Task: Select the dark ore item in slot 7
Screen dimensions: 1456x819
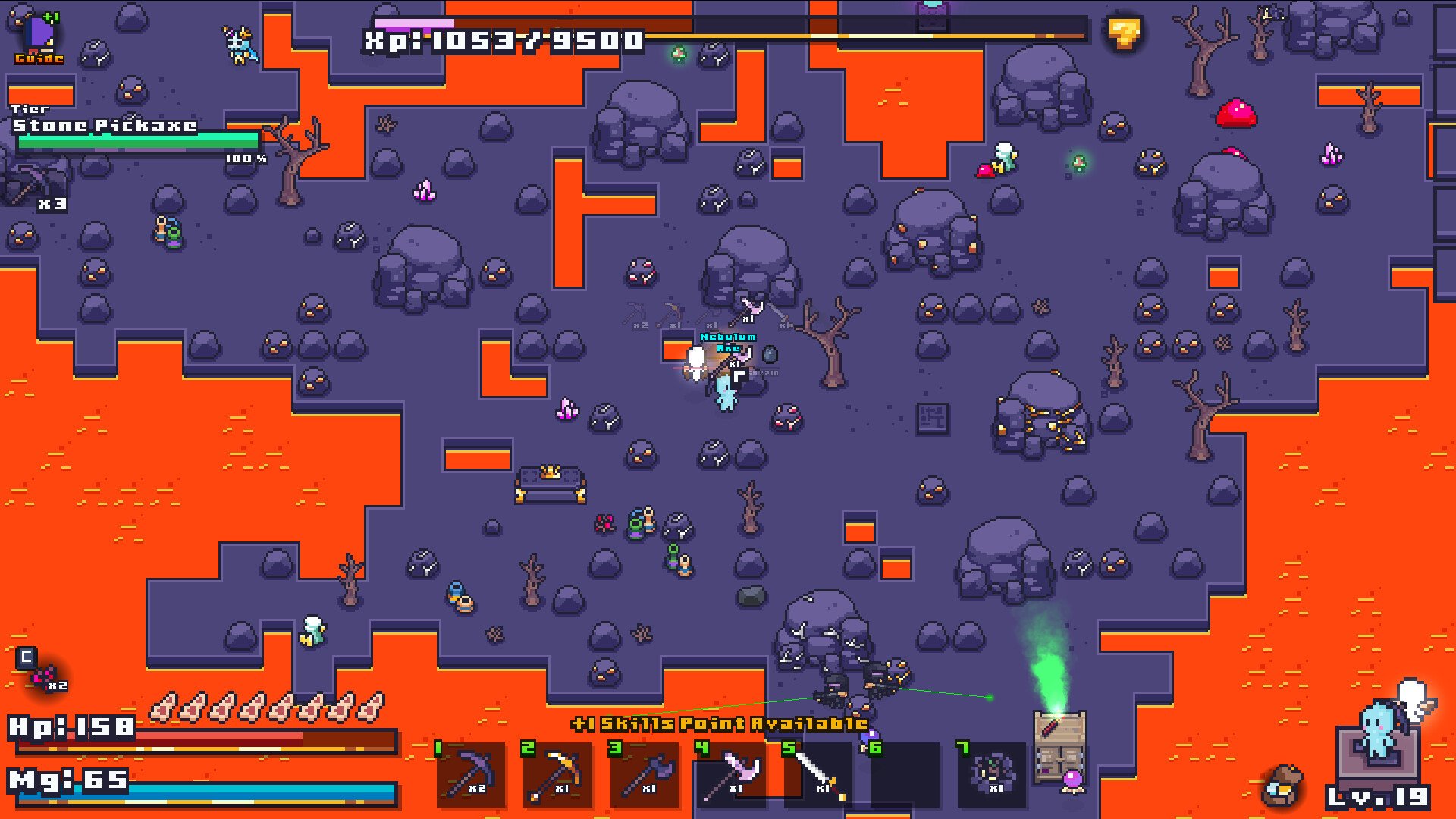Action: [992, 774]
